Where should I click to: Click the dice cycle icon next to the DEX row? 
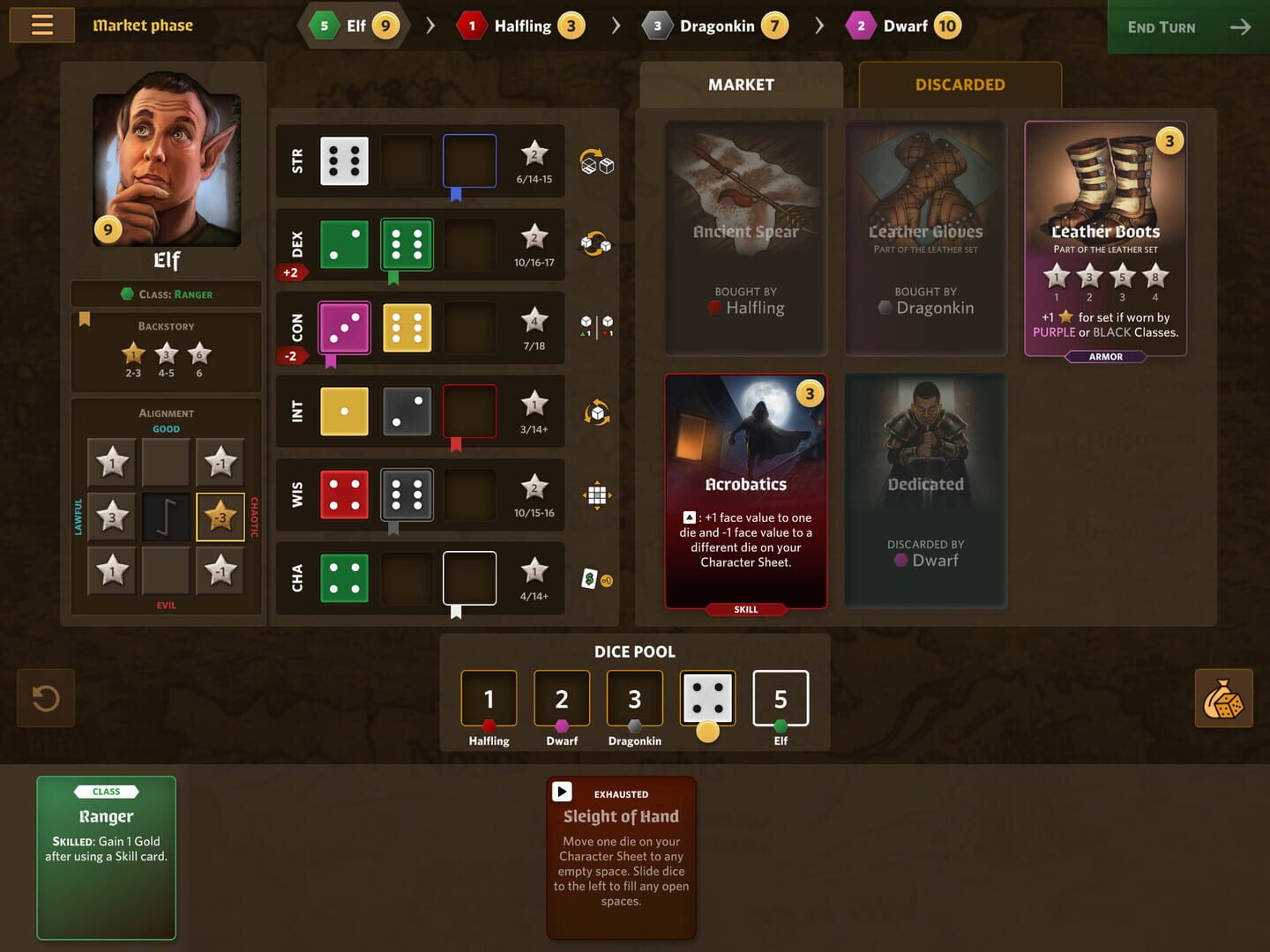pyautogui.click(x=596, y=244)
